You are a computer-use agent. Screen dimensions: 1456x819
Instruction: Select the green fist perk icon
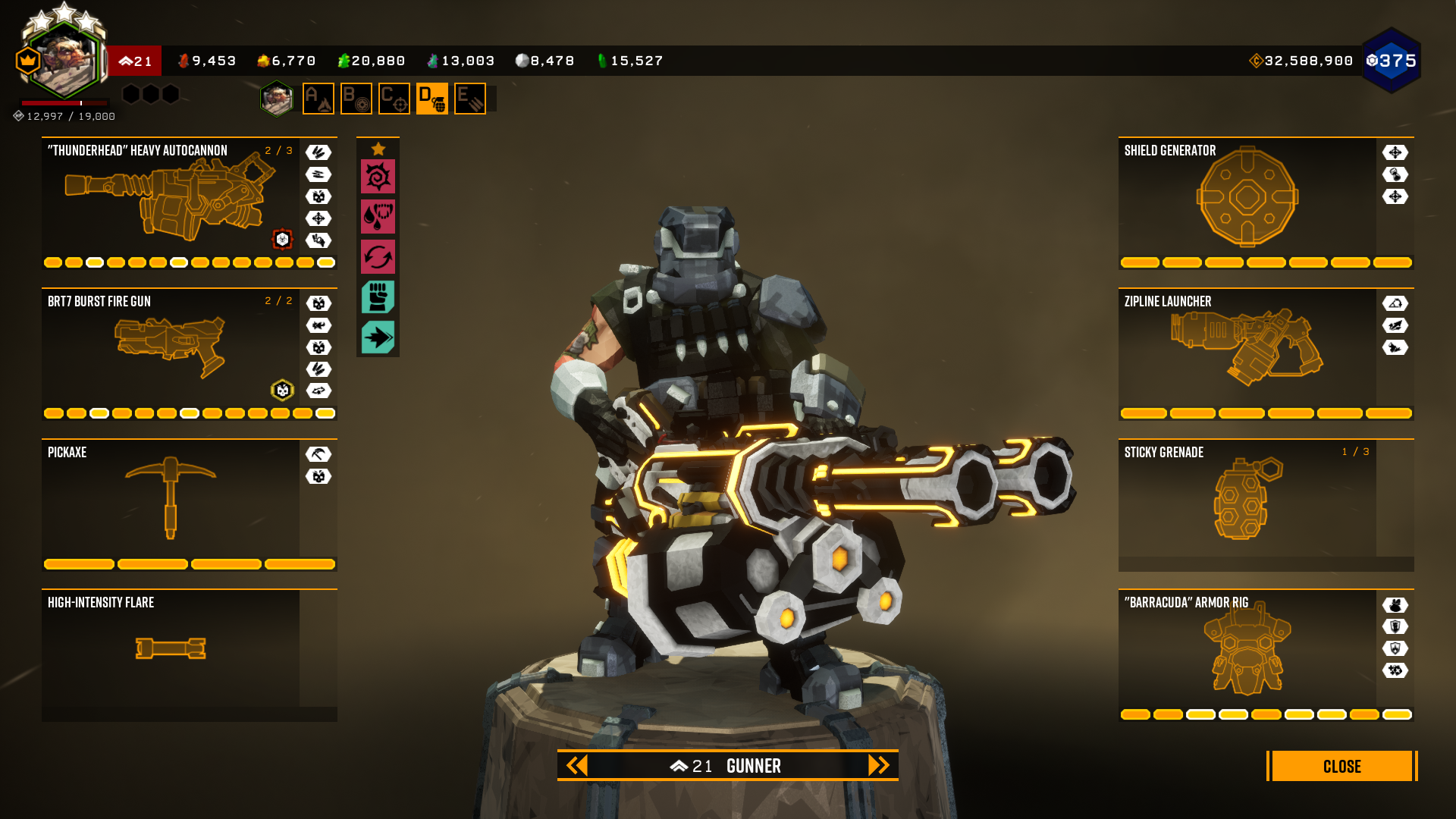[378, 297]
